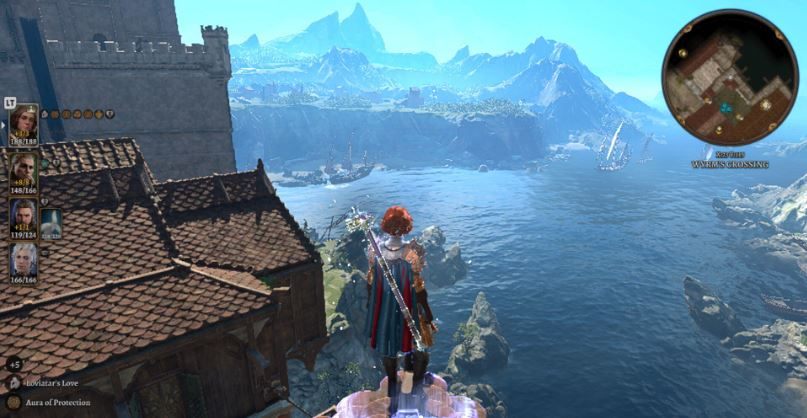Inspect the Loviatar's Love condition icon

[13, 382]
